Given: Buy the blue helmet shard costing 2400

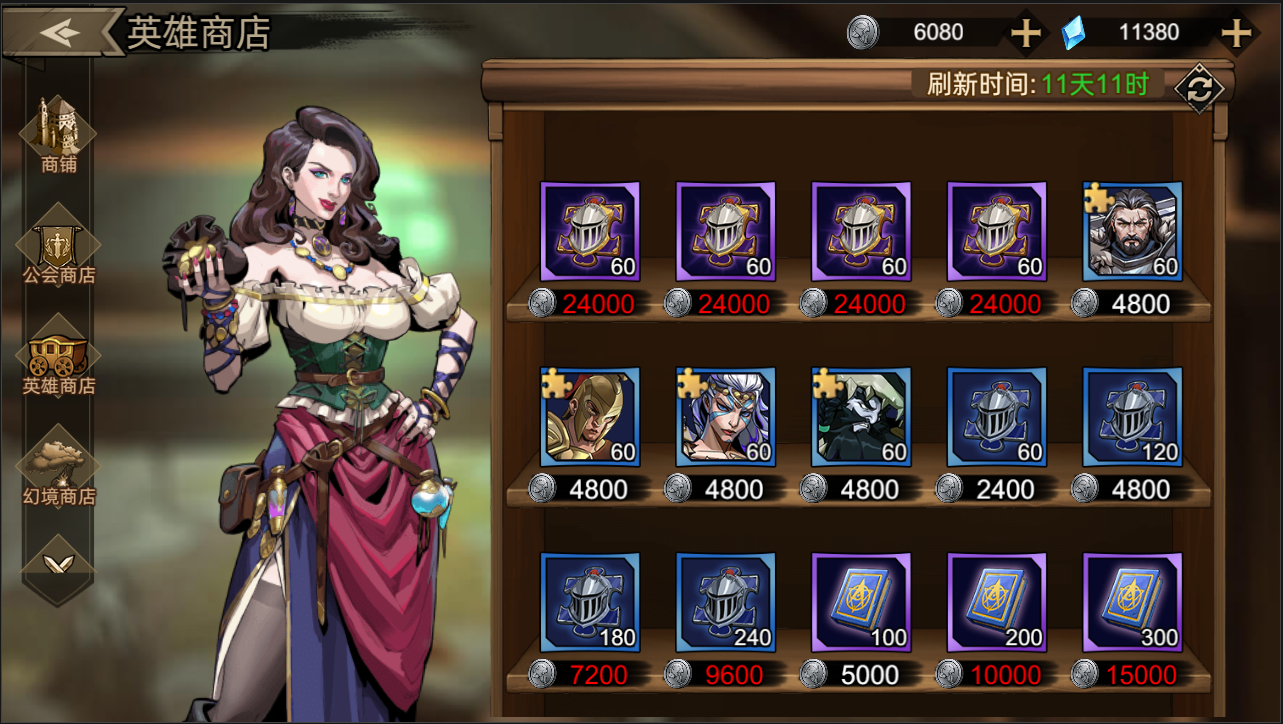Looking at the screenshot, I should tap(997, 417).
